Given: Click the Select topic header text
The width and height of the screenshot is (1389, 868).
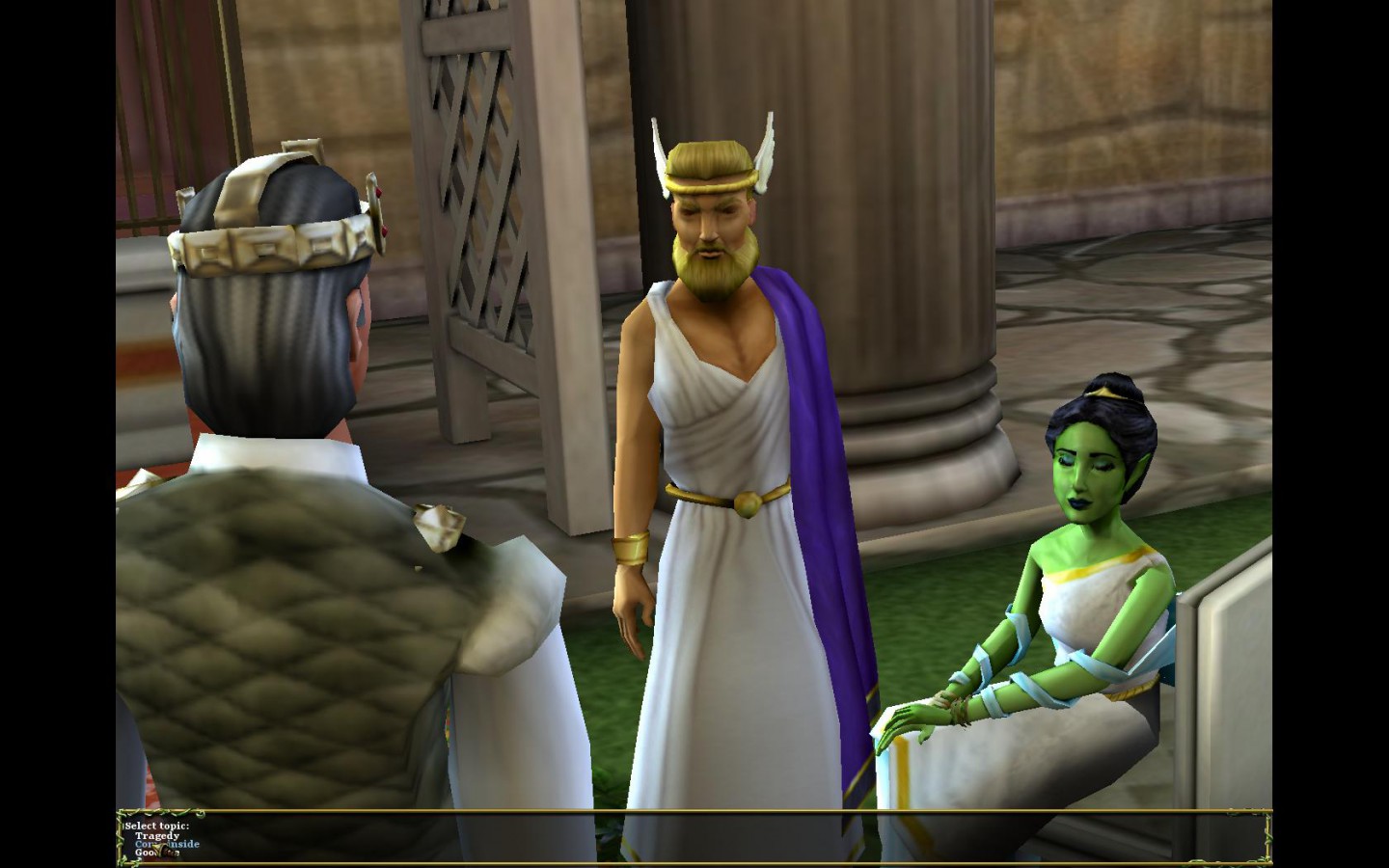Looking at the screenshot, I should pos(157,827).
